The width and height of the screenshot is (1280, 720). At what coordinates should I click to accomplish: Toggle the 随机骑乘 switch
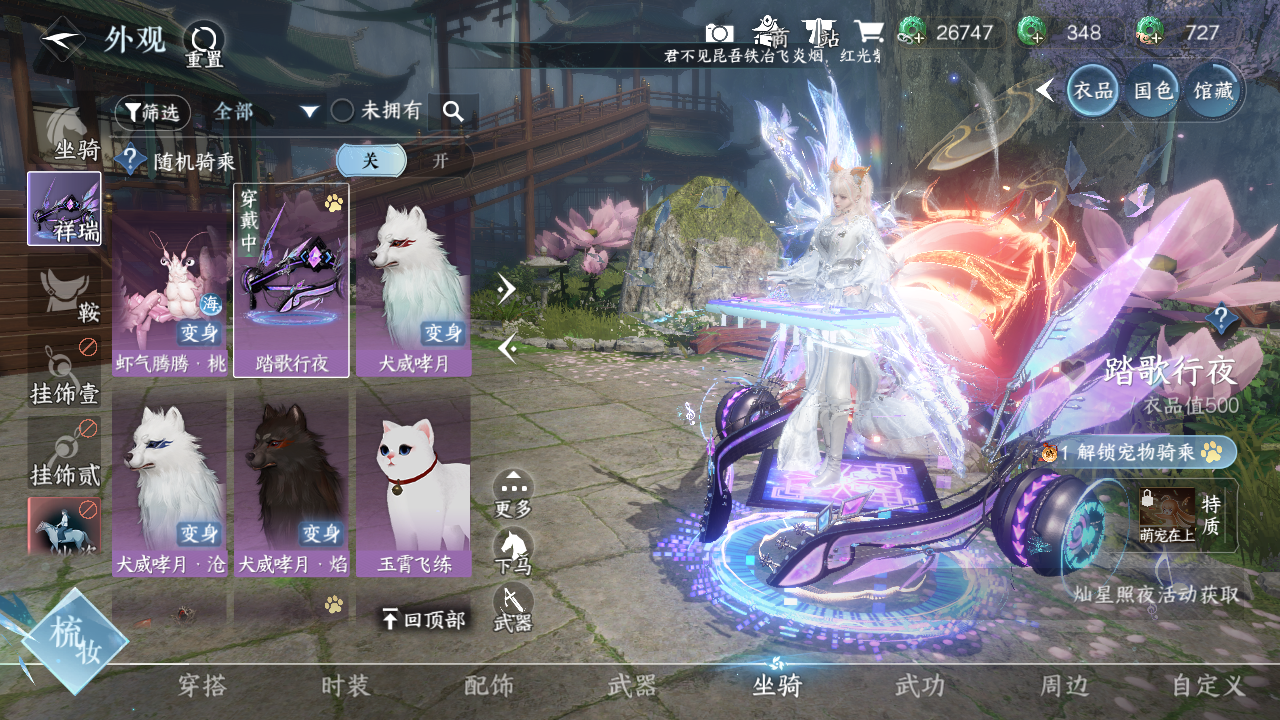coord(404,160)
